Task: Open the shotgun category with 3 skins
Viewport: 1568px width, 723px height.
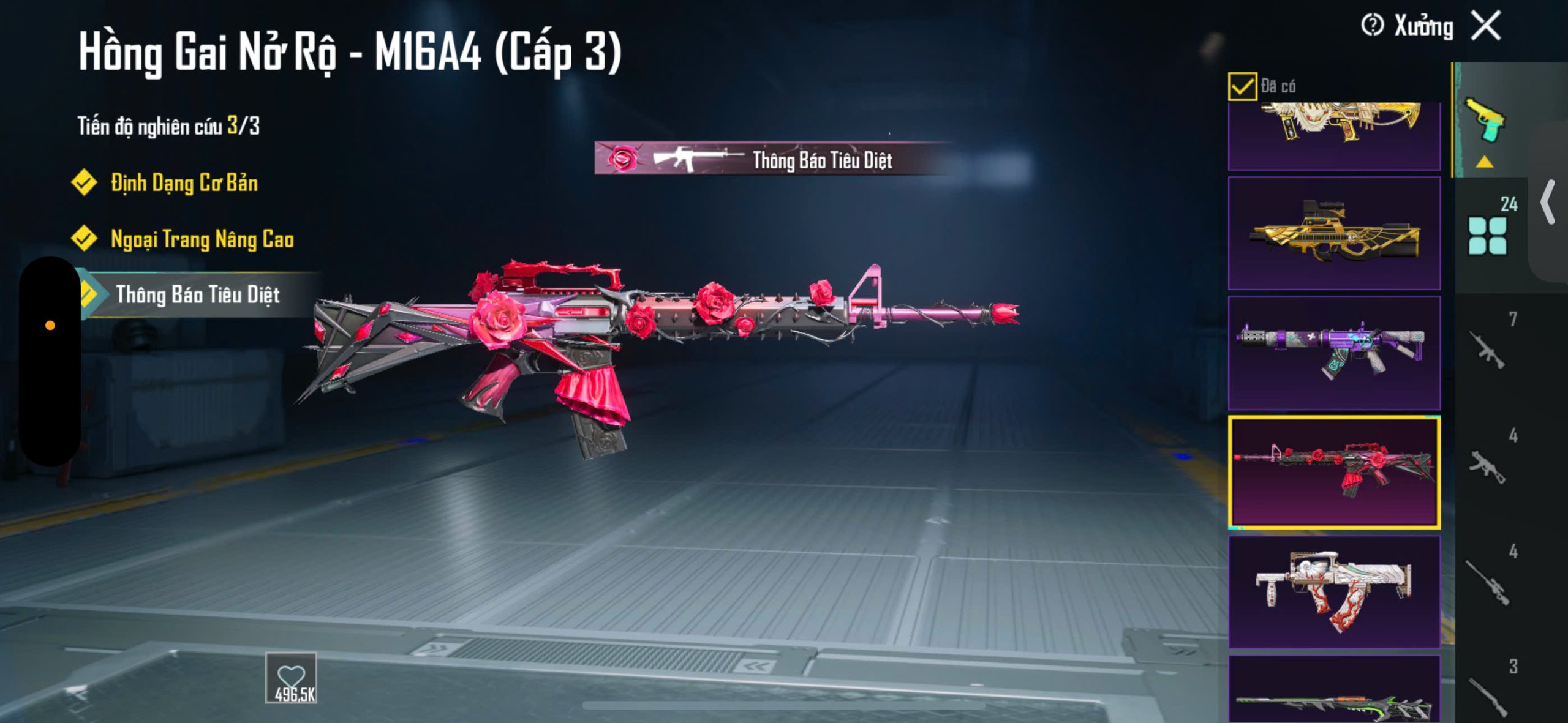Action: point(1488,695)
